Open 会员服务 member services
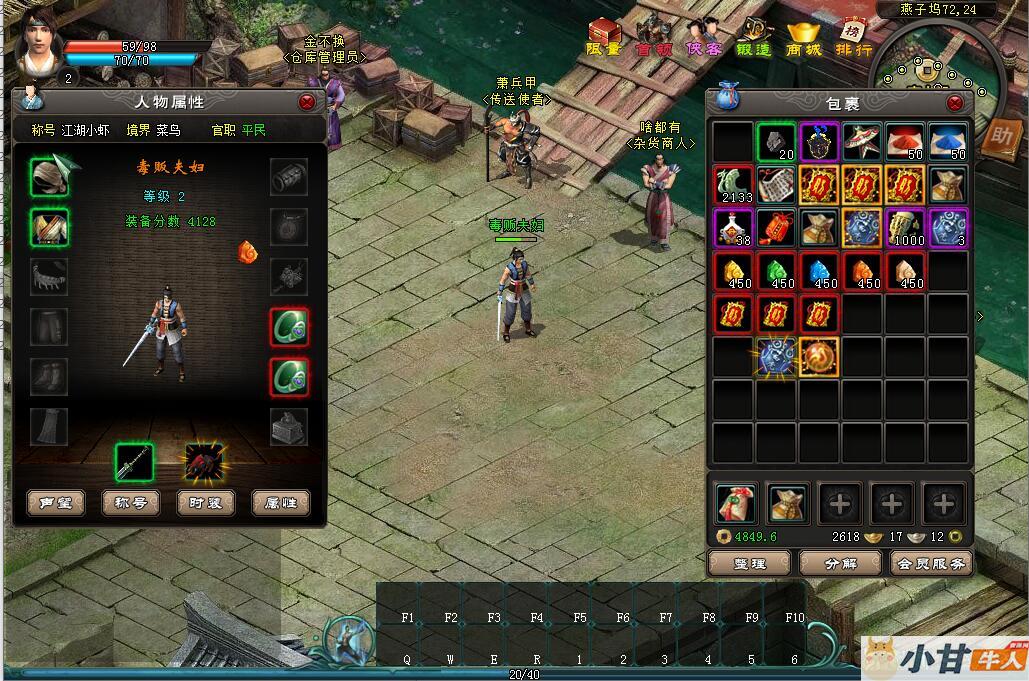Viewport: 1029px width, 681px height. tap(930, 563)
